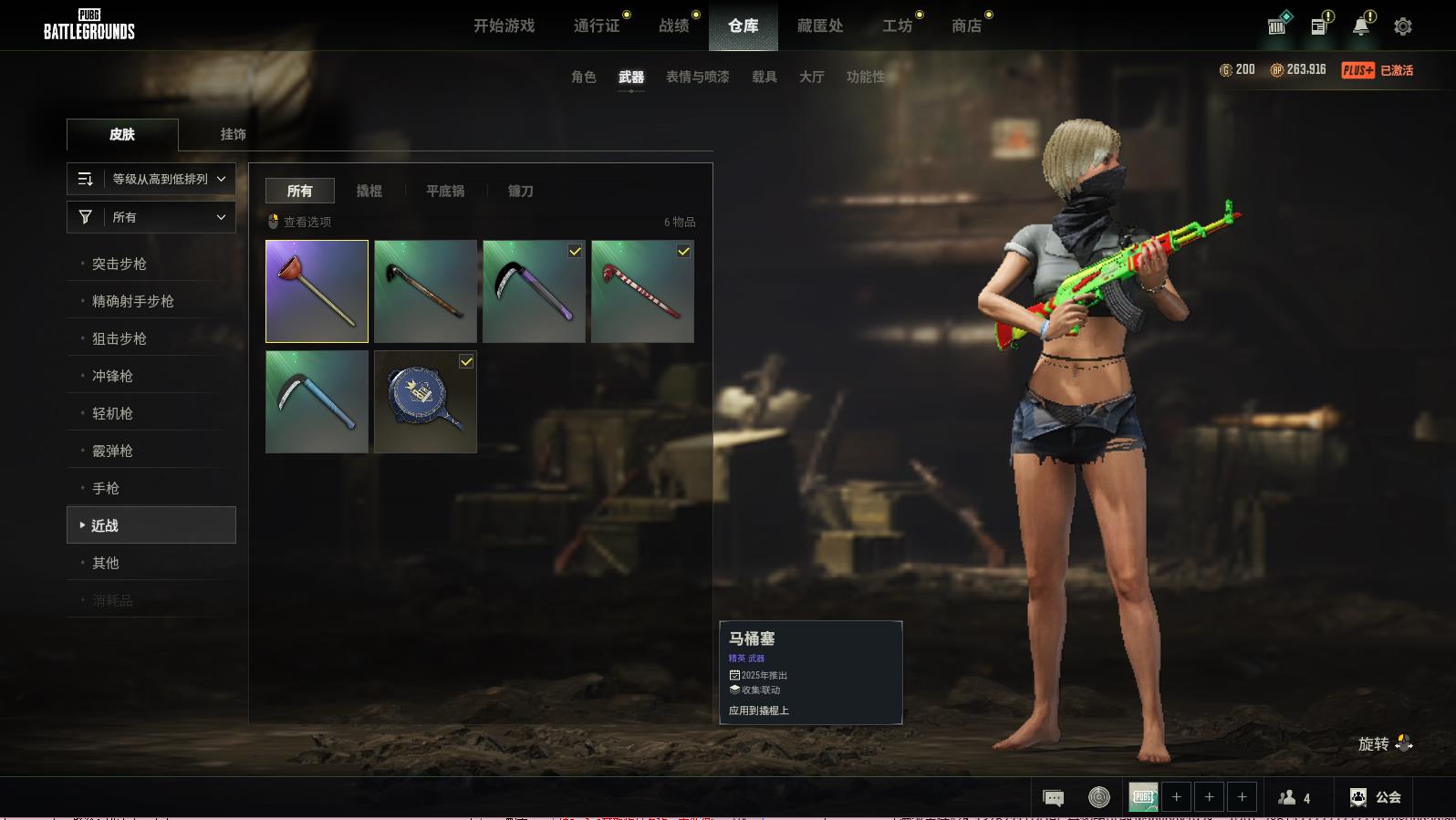Open the notifications bell
Viewport: 1456px width, 820px height.
(x=1360, y=26)
